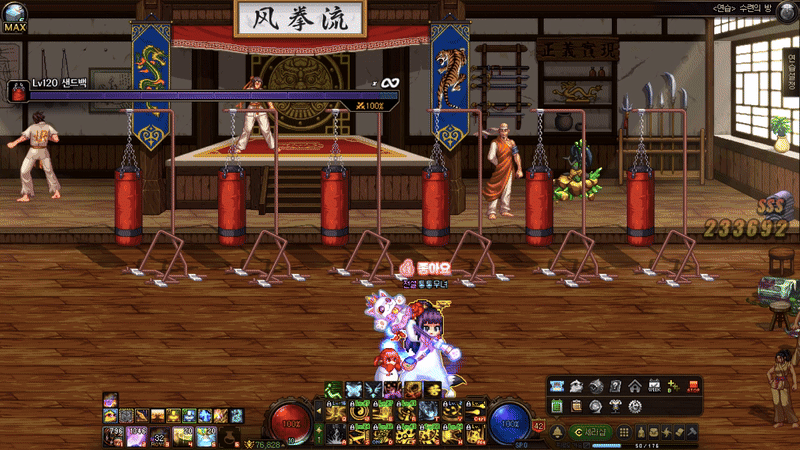Open the treasure chest icon in bottom bar

tap(653, 432)
